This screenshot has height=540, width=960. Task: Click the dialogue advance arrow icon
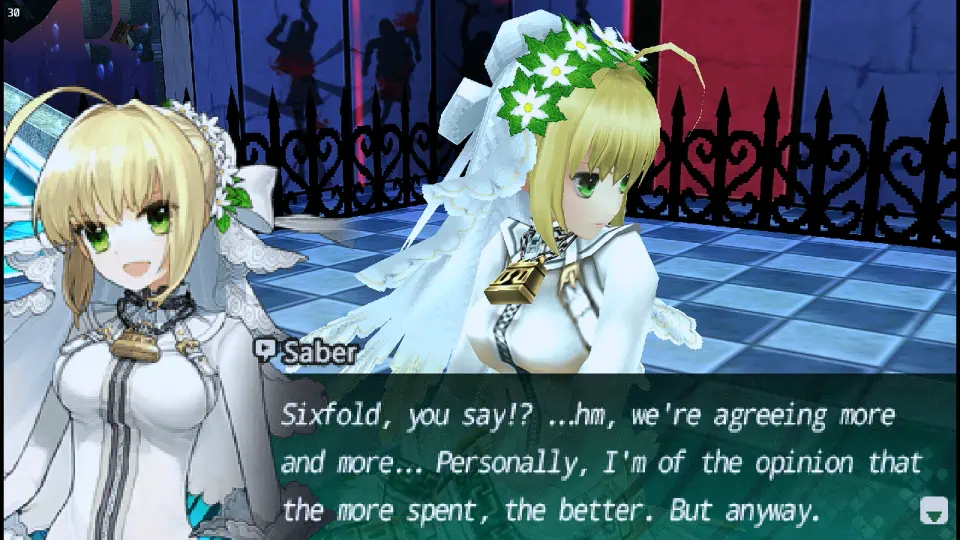point(932,511)
